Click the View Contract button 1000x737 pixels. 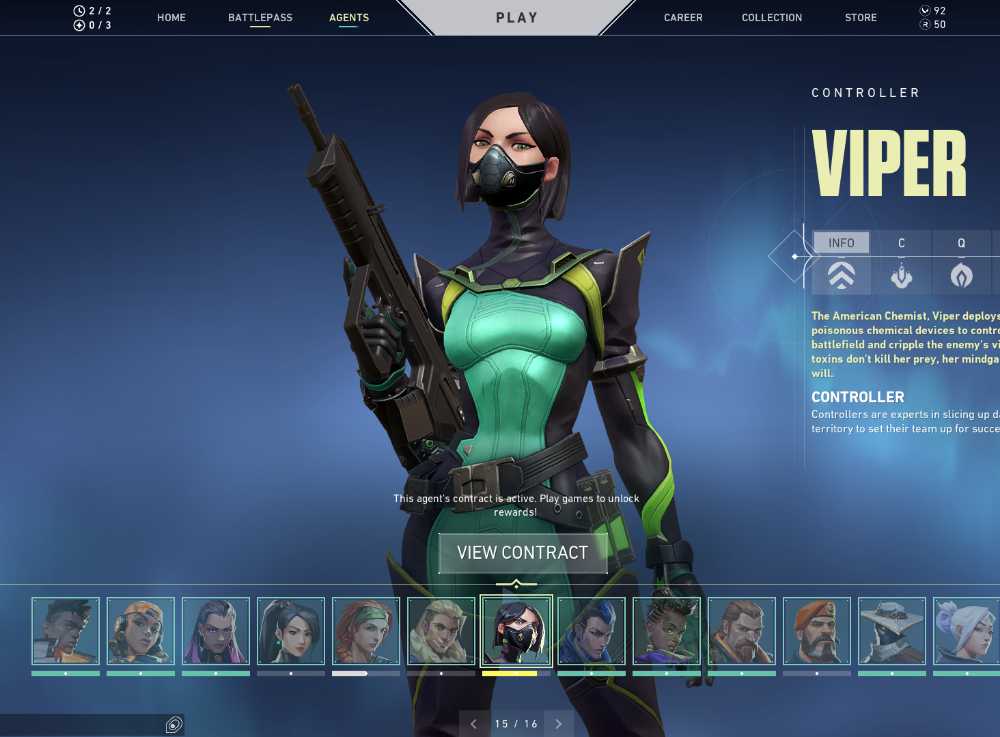click(522, 553)
